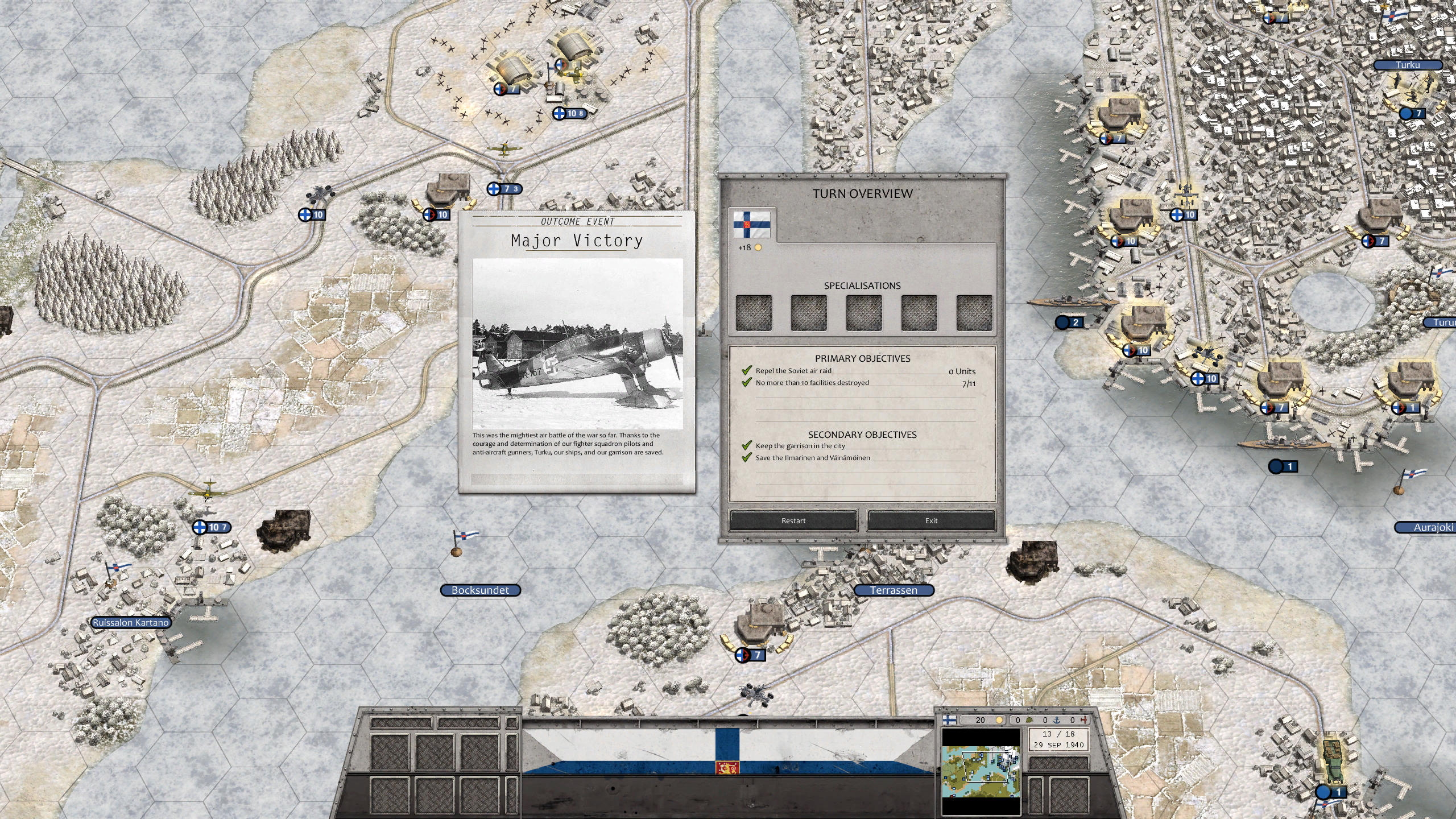
Task: Click the Keep the garrison objective checkmark
Action: [x=746, y=445]
